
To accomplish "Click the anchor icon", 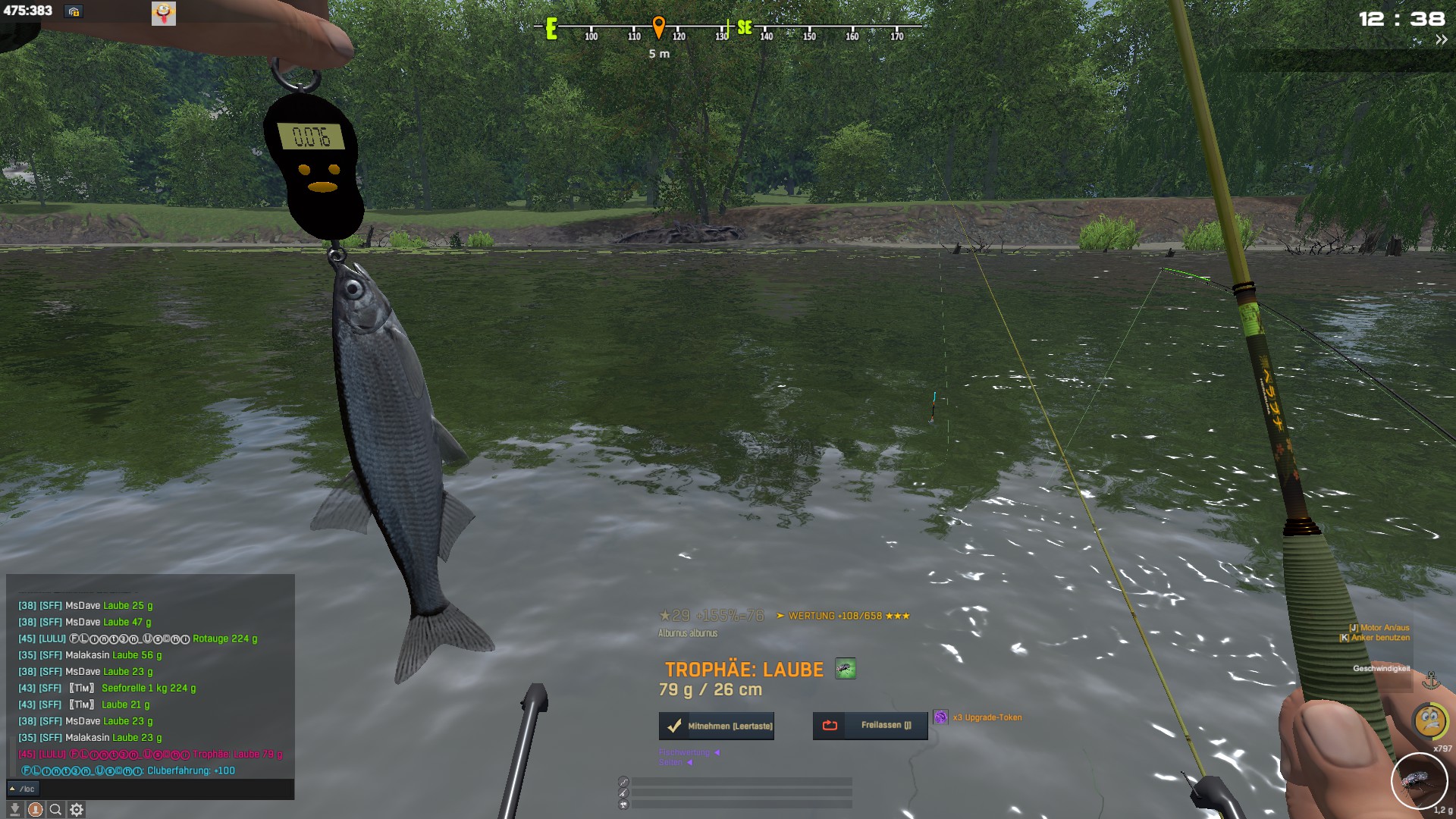I will pyautogui.click(x=1431, y=679).
